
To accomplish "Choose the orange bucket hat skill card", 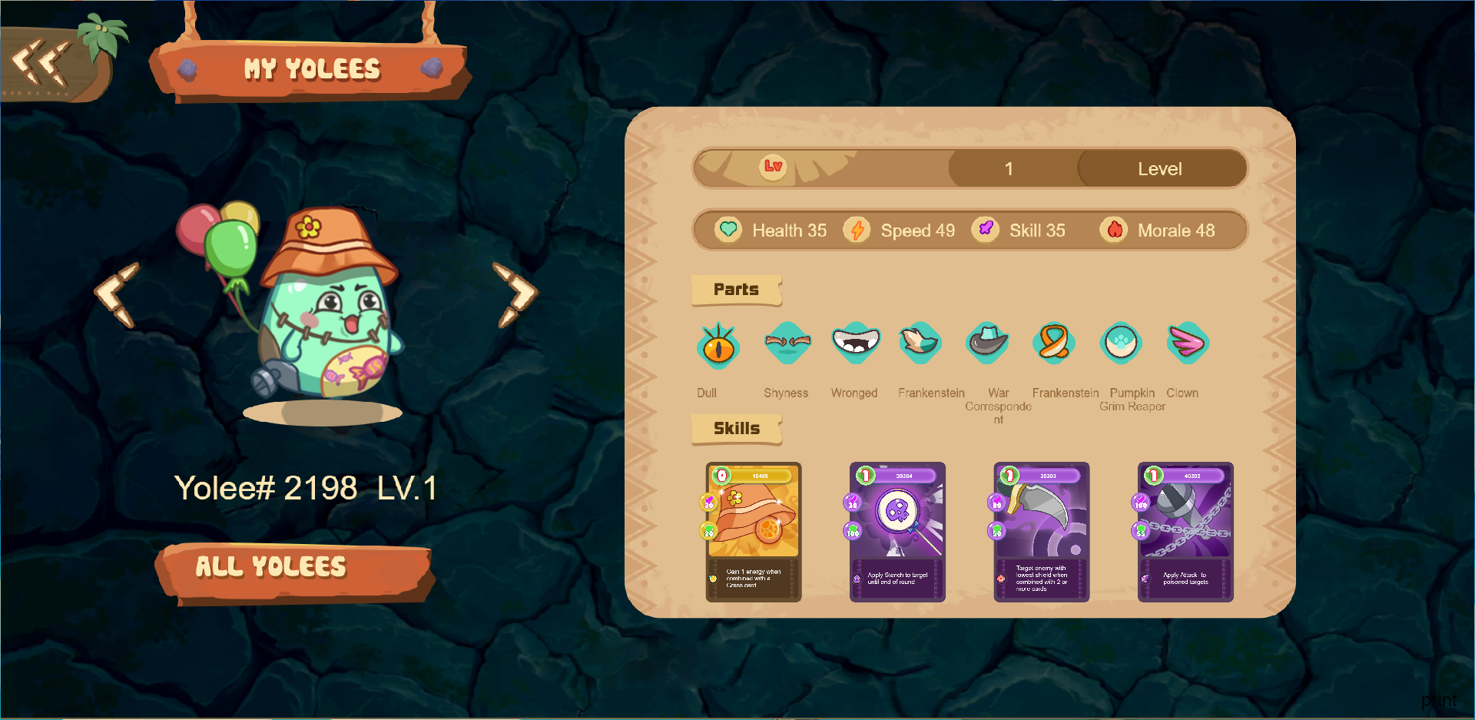I will coord(753,531).
